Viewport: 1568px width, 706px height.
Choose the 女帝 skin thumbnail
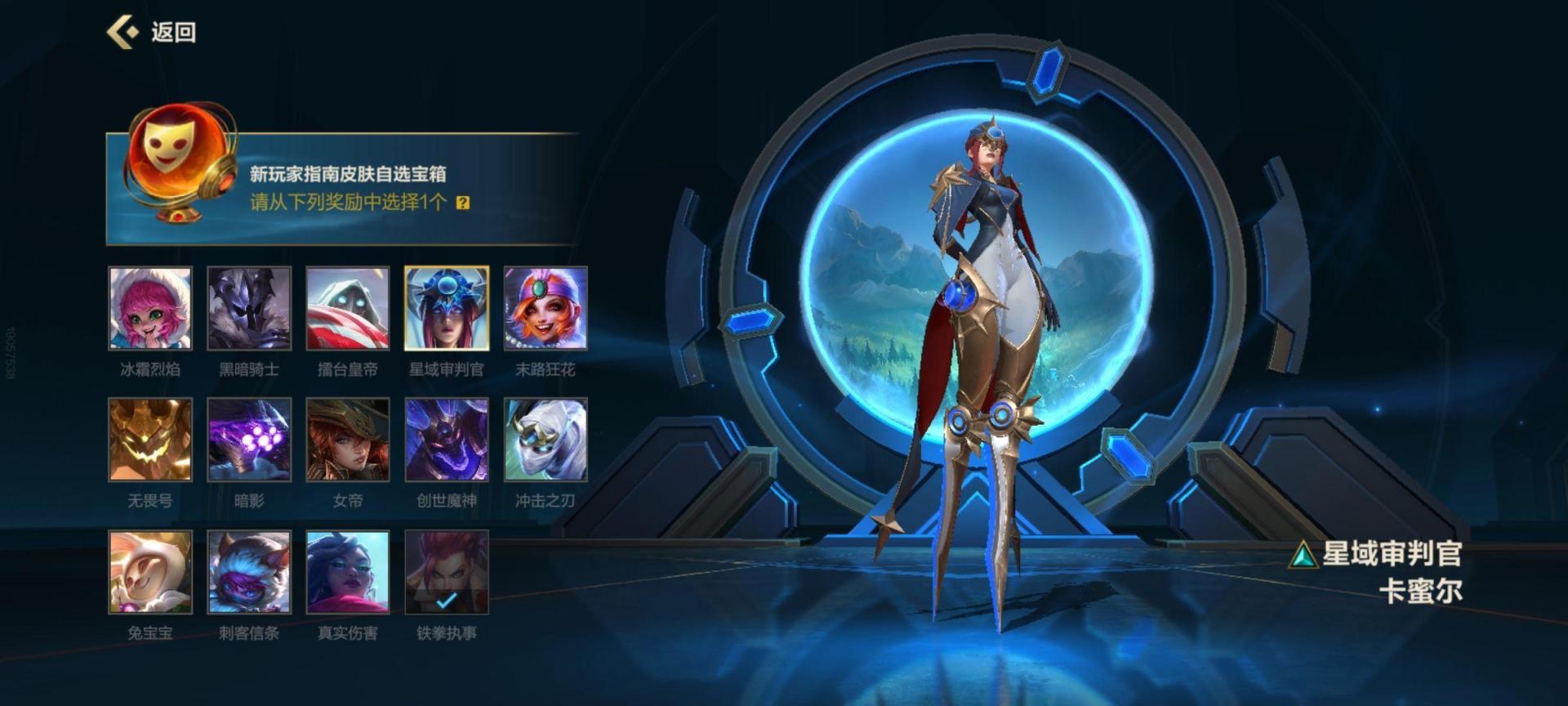348,440
